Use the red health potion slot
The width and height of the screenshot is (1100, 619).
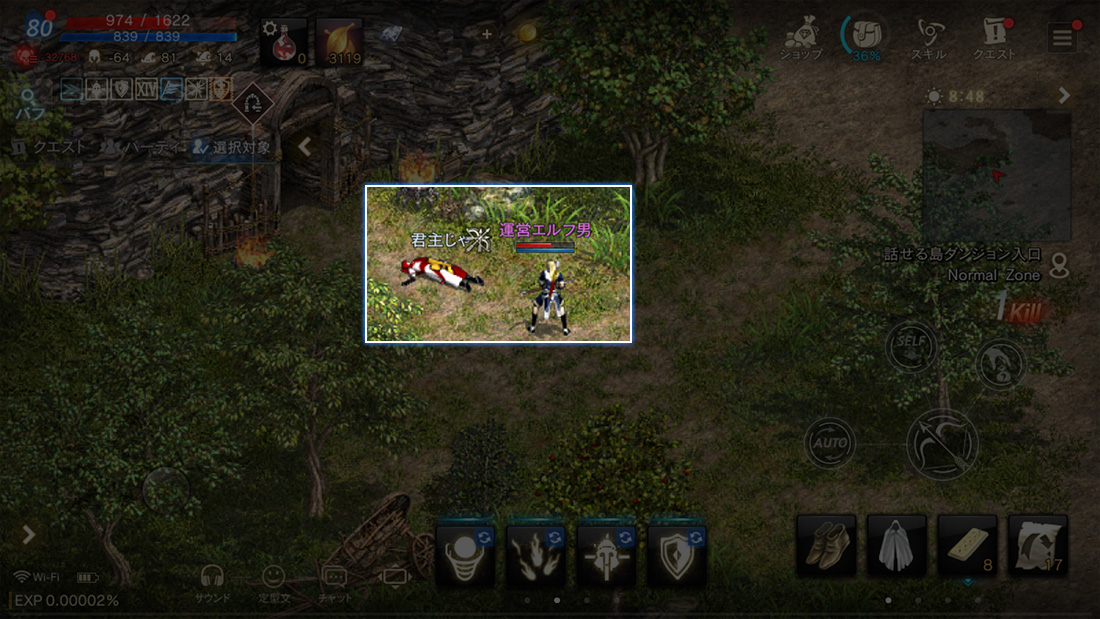click(x=284, y=41)
